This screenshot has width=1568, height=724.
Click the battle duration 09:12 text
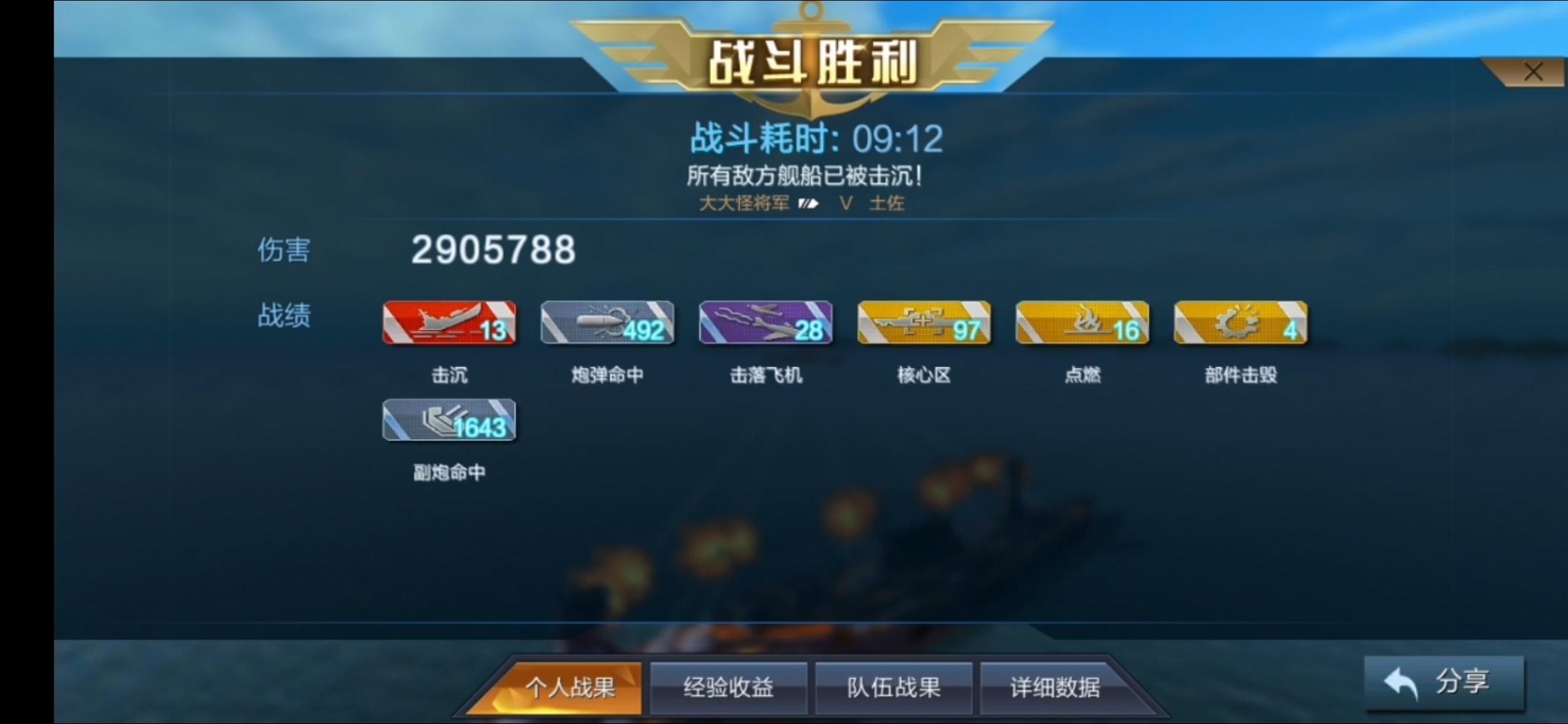tap(897, 138)
